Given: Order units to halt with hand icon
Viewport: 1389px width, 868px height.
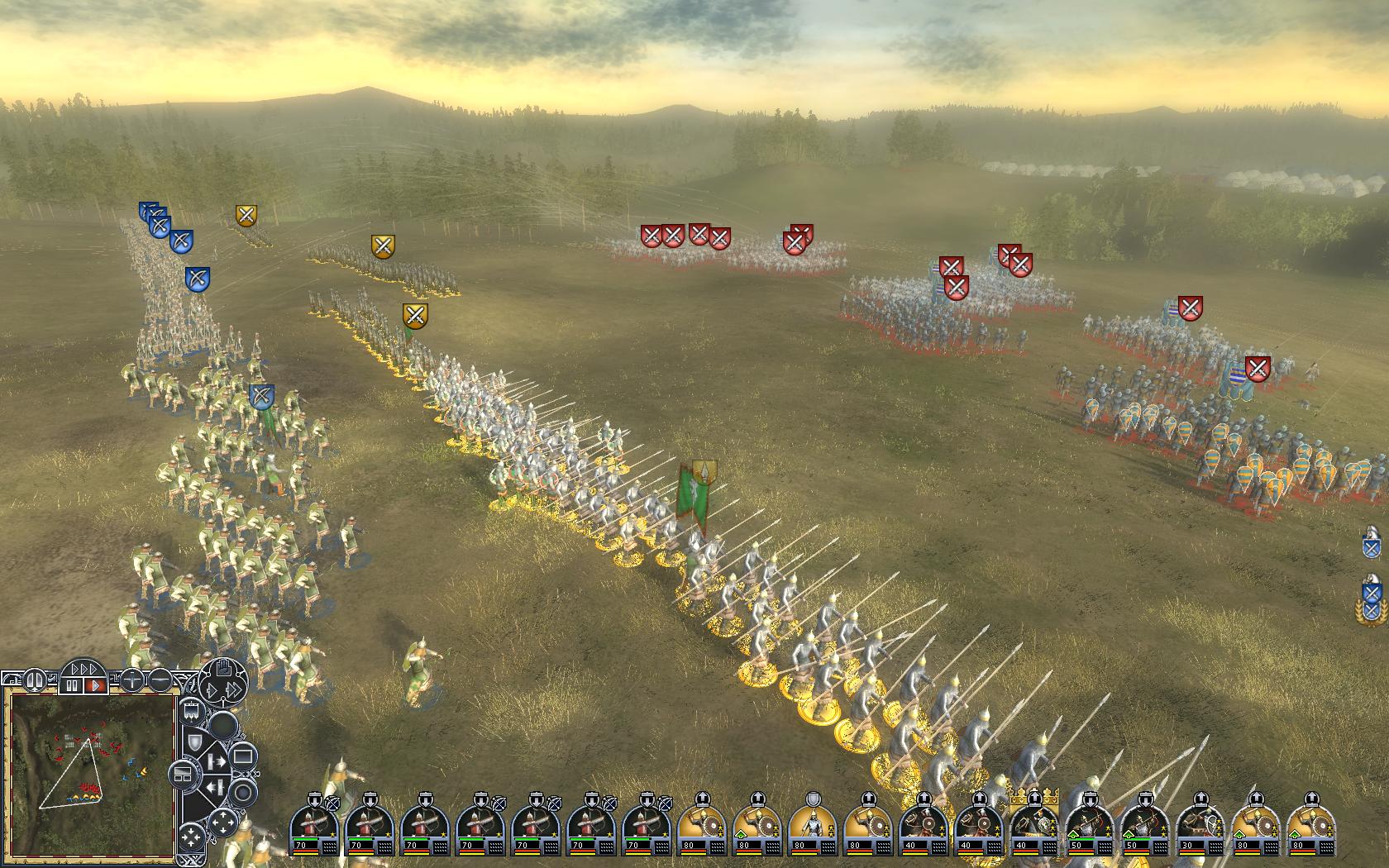Looking at the screenshot, I should pyautogui.click(x=223, y=669).
